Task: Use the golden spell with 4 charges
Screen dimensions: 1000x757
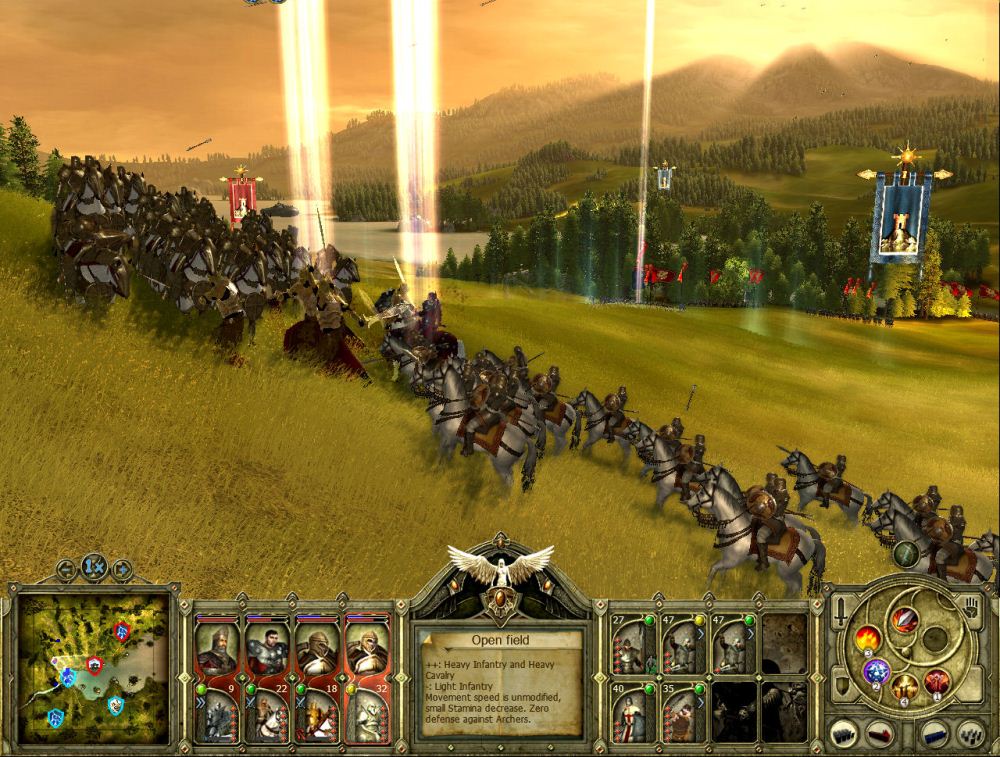Action: click(906, 688)
